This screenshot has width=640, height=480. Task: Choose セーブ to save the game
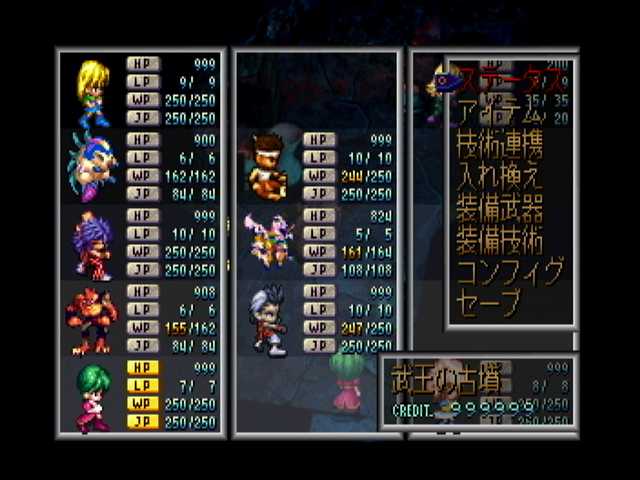(x=488, y=303)
